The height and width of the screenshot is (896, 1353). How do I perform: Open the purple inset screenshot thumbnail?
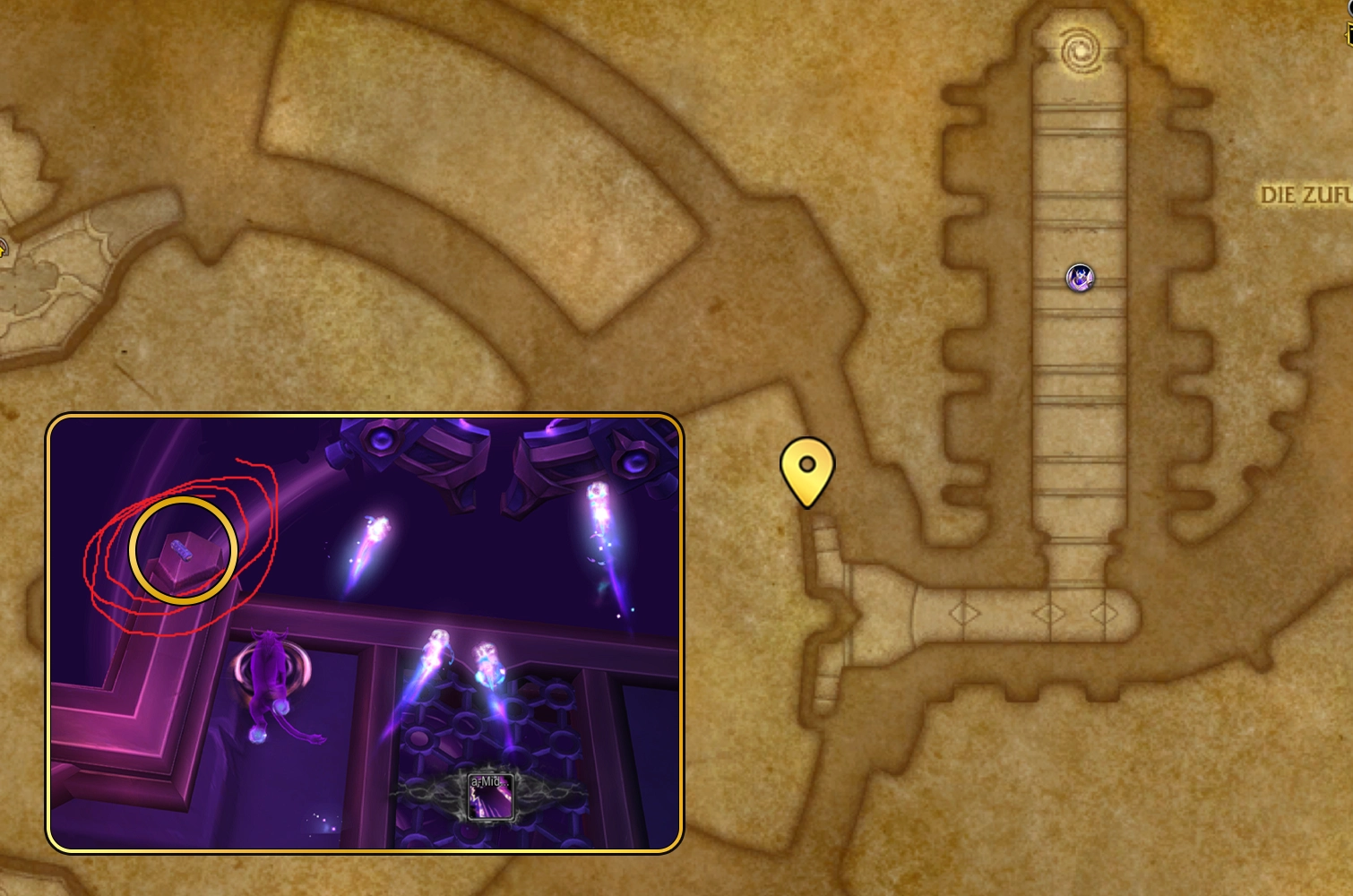[365, 633]
